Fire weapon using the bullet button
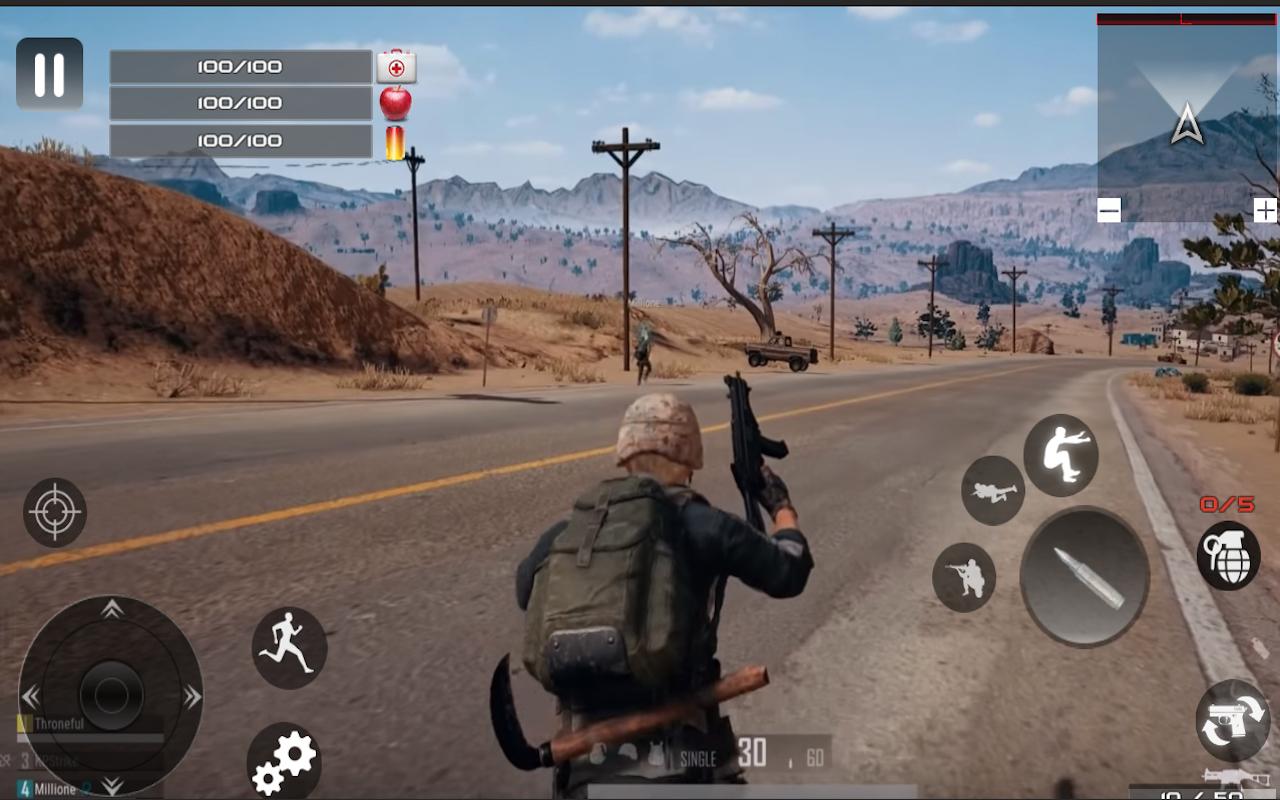 point(1085,577)
